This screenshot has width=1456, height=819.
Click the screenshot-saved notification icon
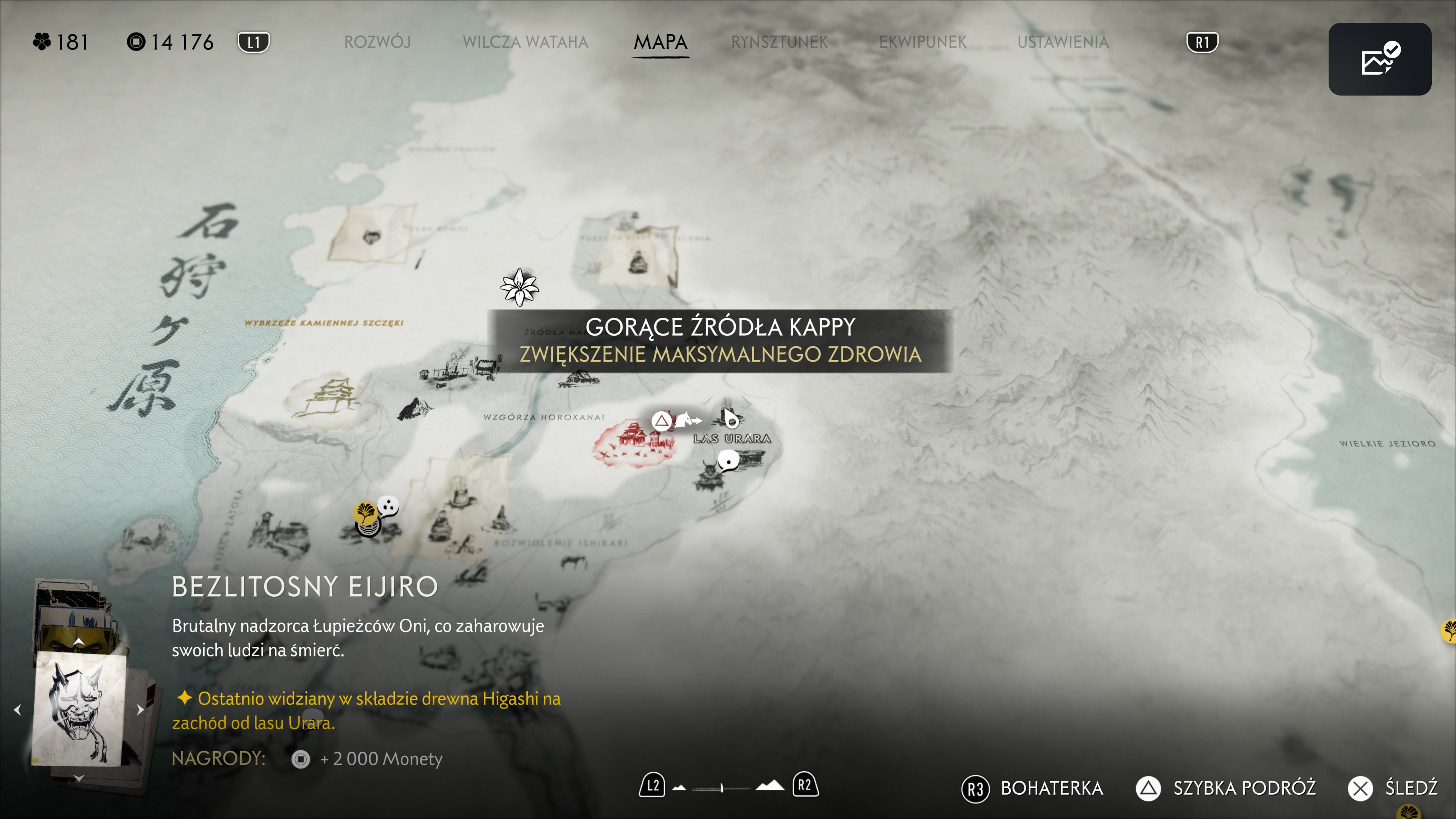coord(1379,59)
